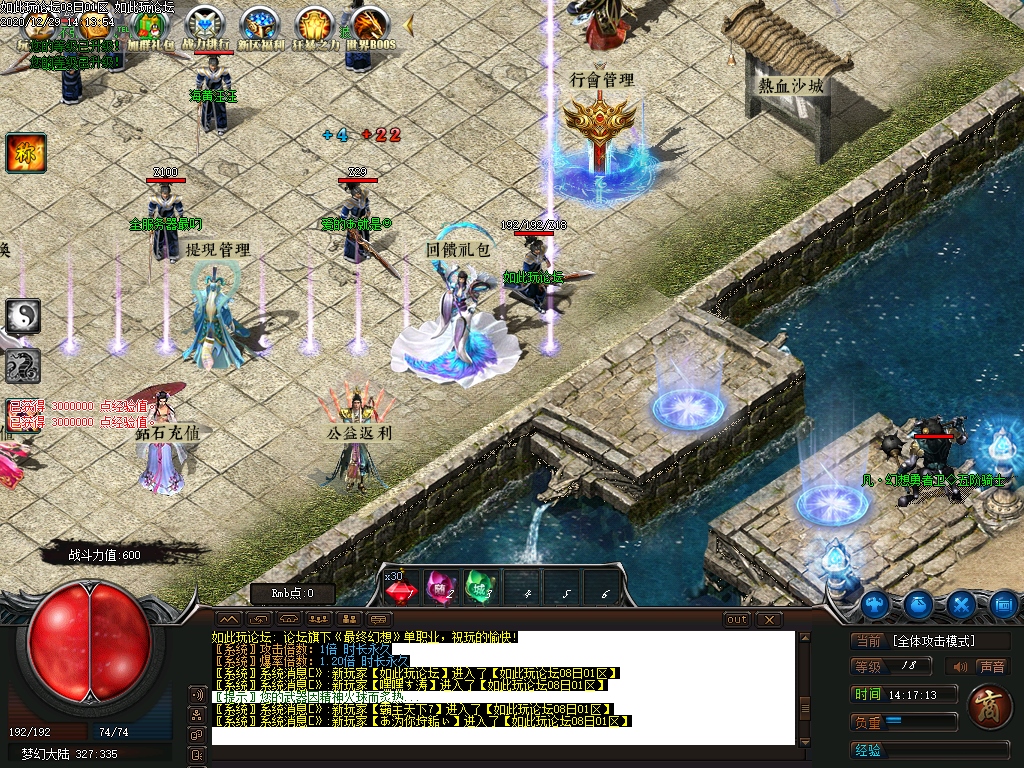Open the 新区福利 new-server rewards icon
This screenshot has height=768, width=1024.
tap(259, 25)
